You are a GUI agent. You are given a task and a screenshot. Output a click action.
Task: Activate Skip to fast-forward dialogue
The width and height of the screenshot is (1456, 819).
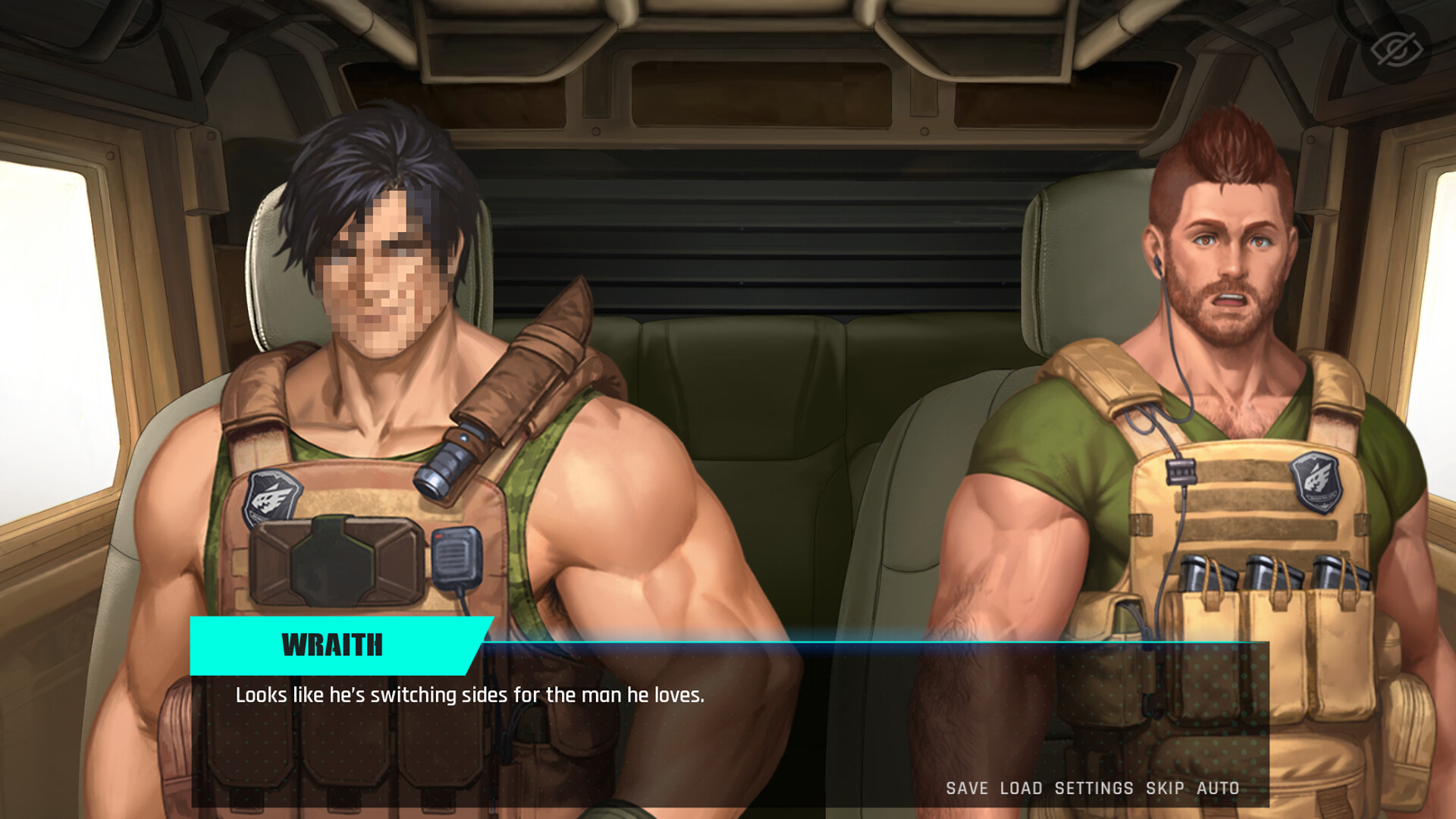[x=1165, y=789]
